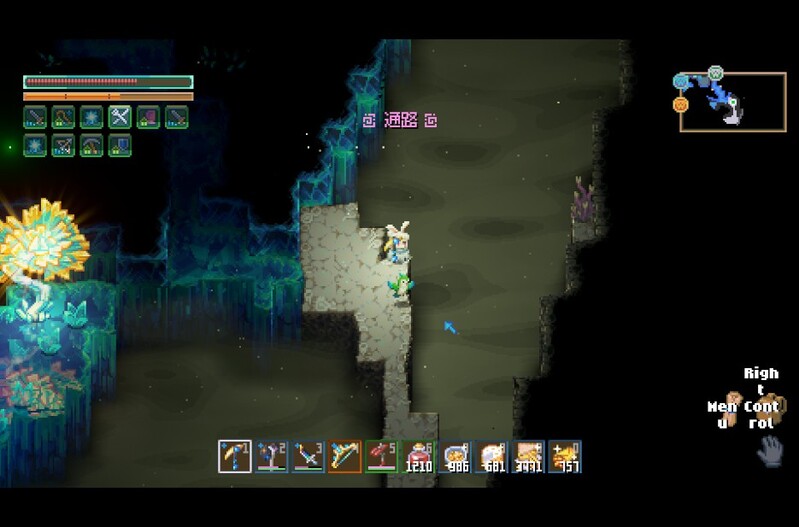The width and height of the screenshot is (799, 527).
Task: Pick the red potion stack of 1210
Action: pyautogui.click(x=418, y=457)
